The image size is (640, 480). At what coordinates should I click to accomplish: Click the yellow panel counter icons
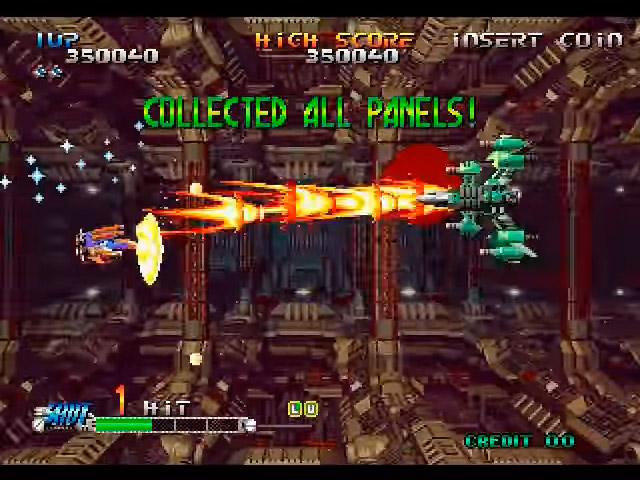pos(303,408)
